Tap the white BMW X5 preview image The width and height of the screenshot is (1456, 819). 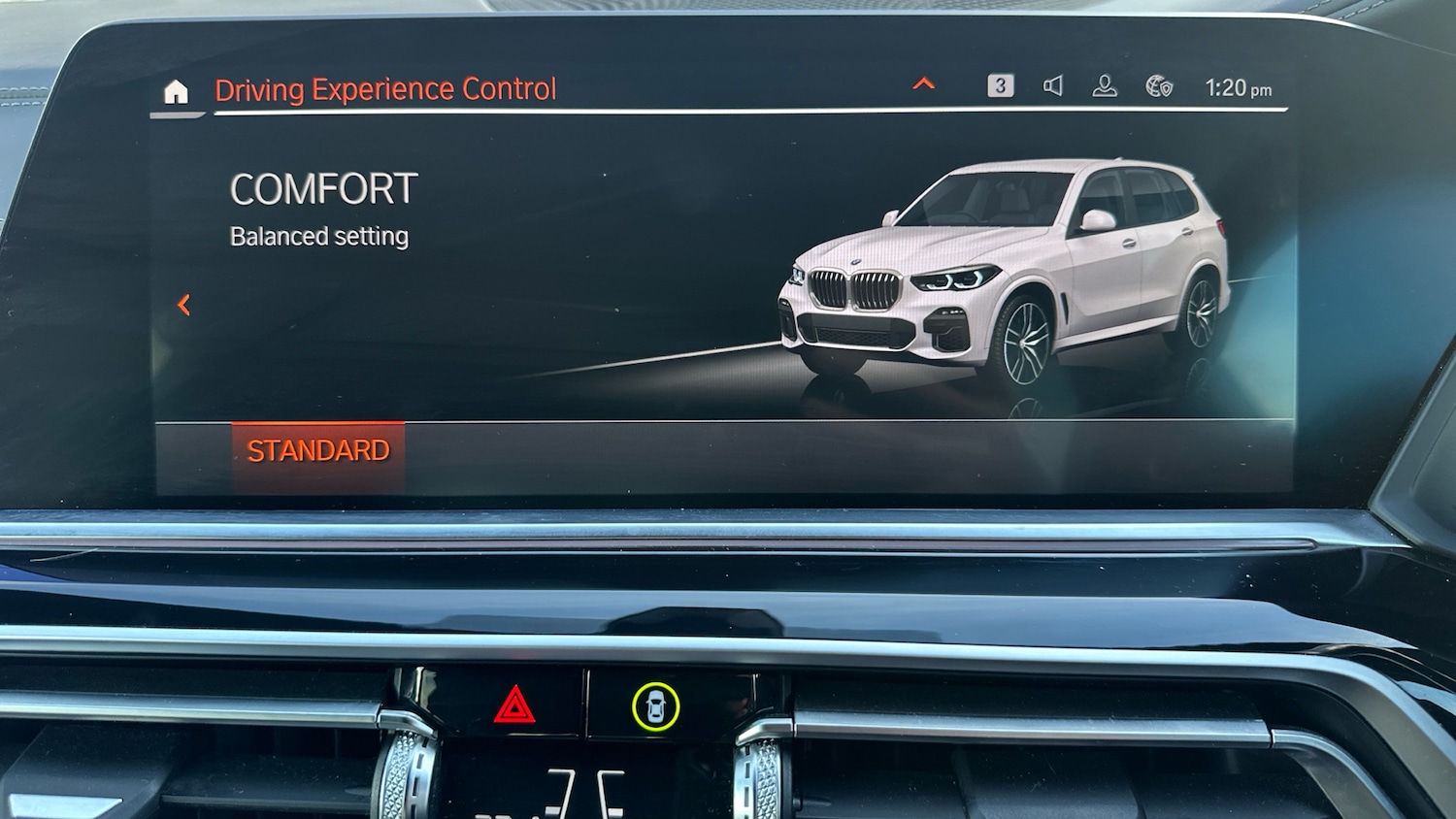pos(1000,272)
